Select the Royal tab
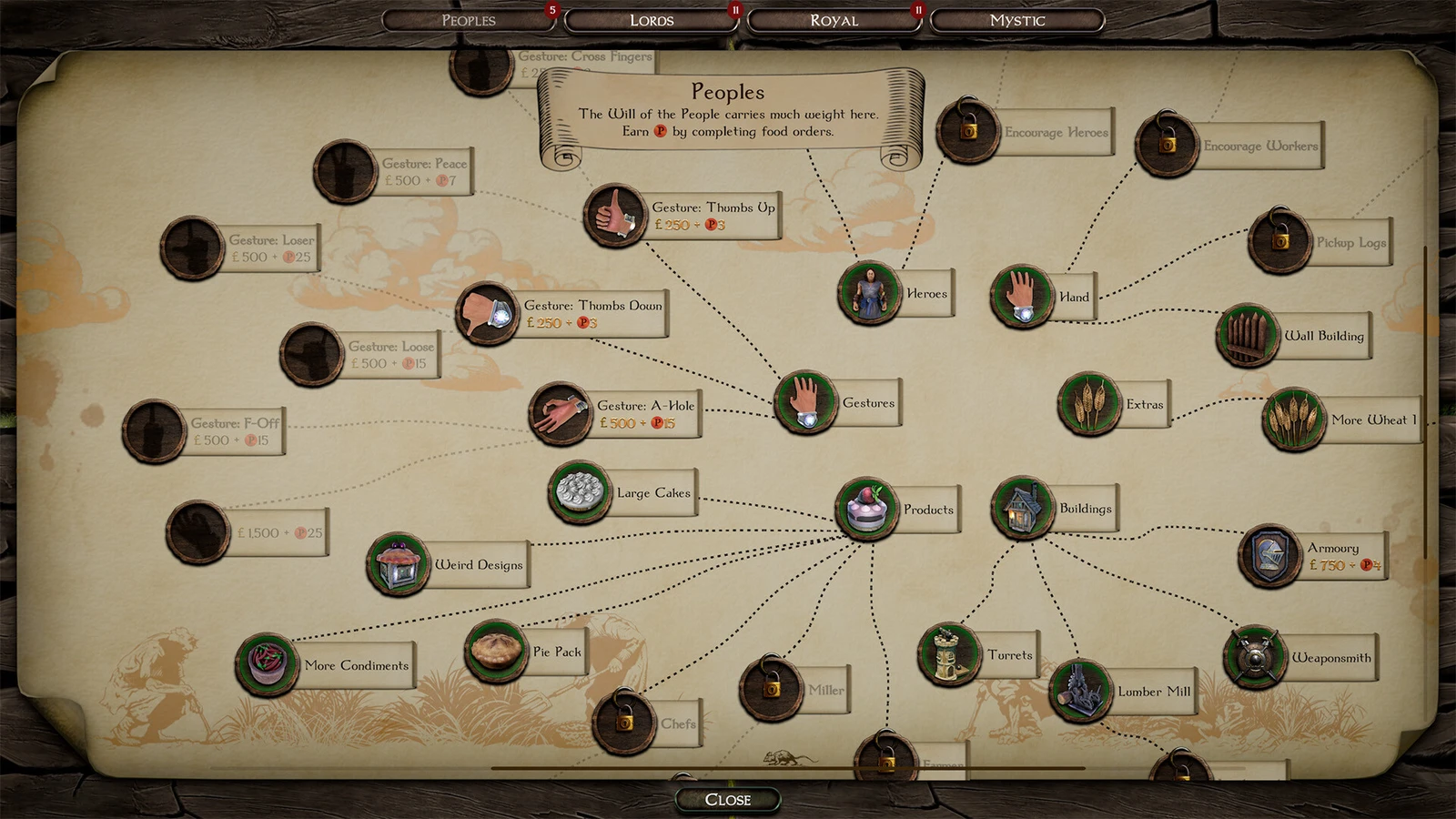 [834, 20]
